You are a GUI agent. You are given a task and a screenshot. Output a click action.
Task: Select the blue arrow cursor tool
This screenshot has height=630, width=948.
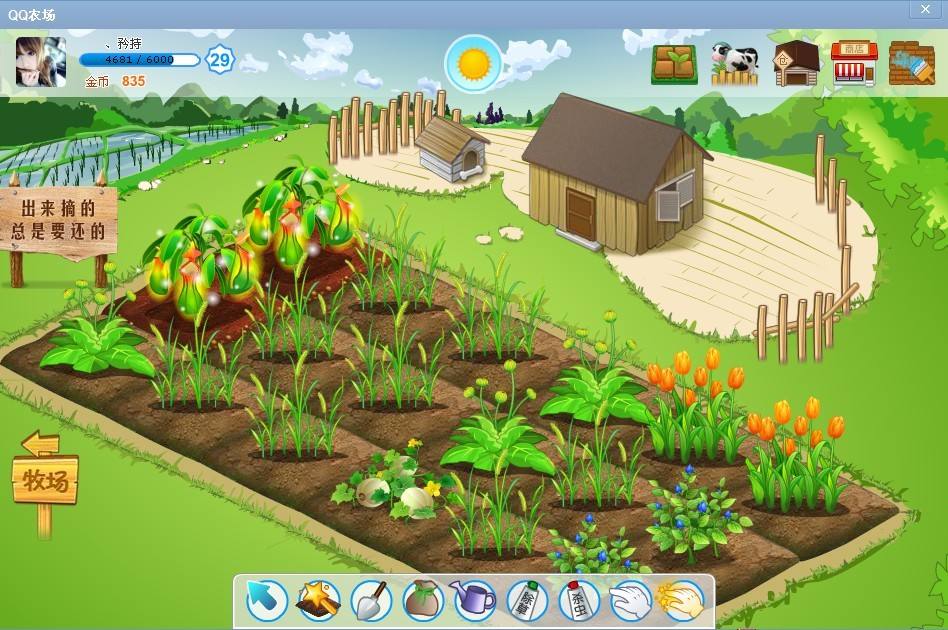click(x=267, y=600)
